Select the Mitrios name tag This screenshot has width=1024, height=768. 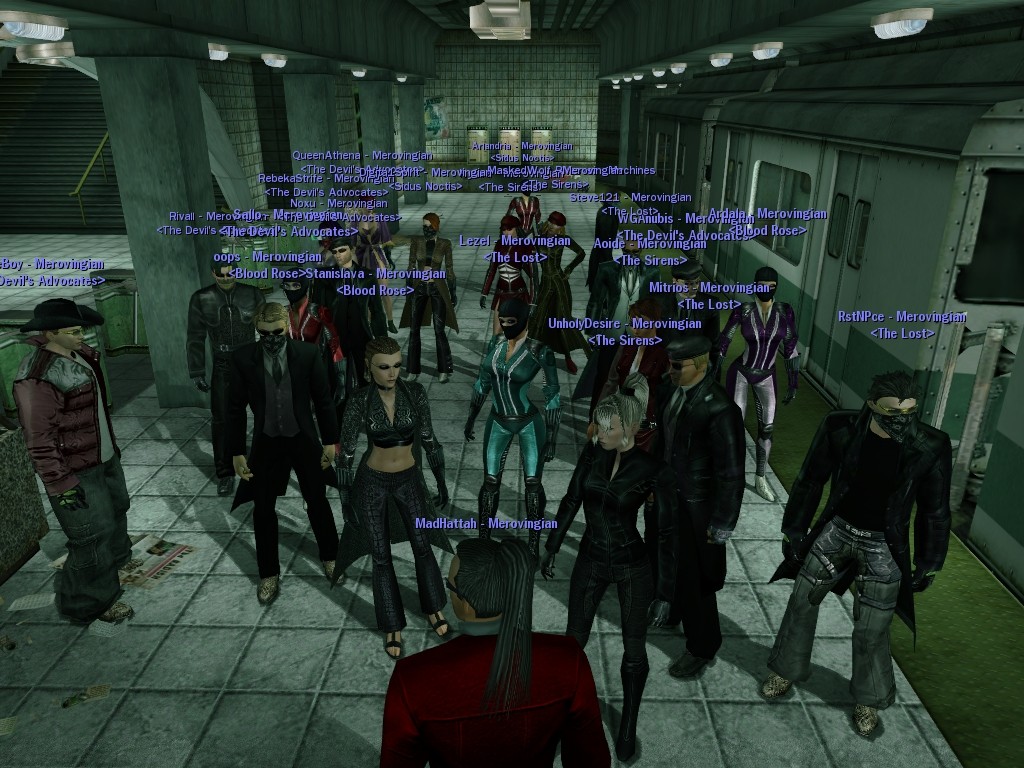tap(709, 288)
